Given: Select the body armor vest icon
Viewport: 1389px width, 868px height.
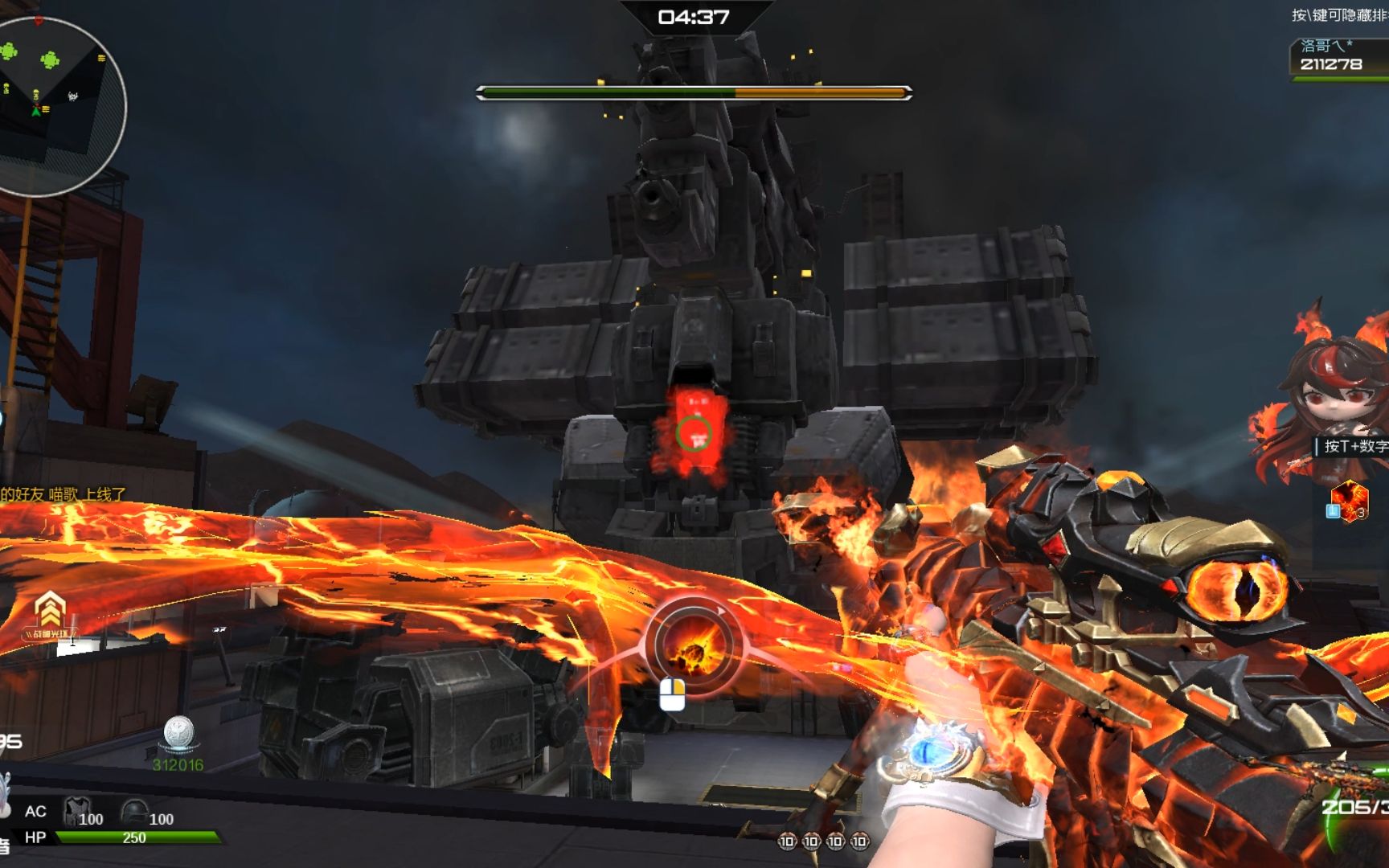Looking at the screenshot, I should [x=76, y=811].
